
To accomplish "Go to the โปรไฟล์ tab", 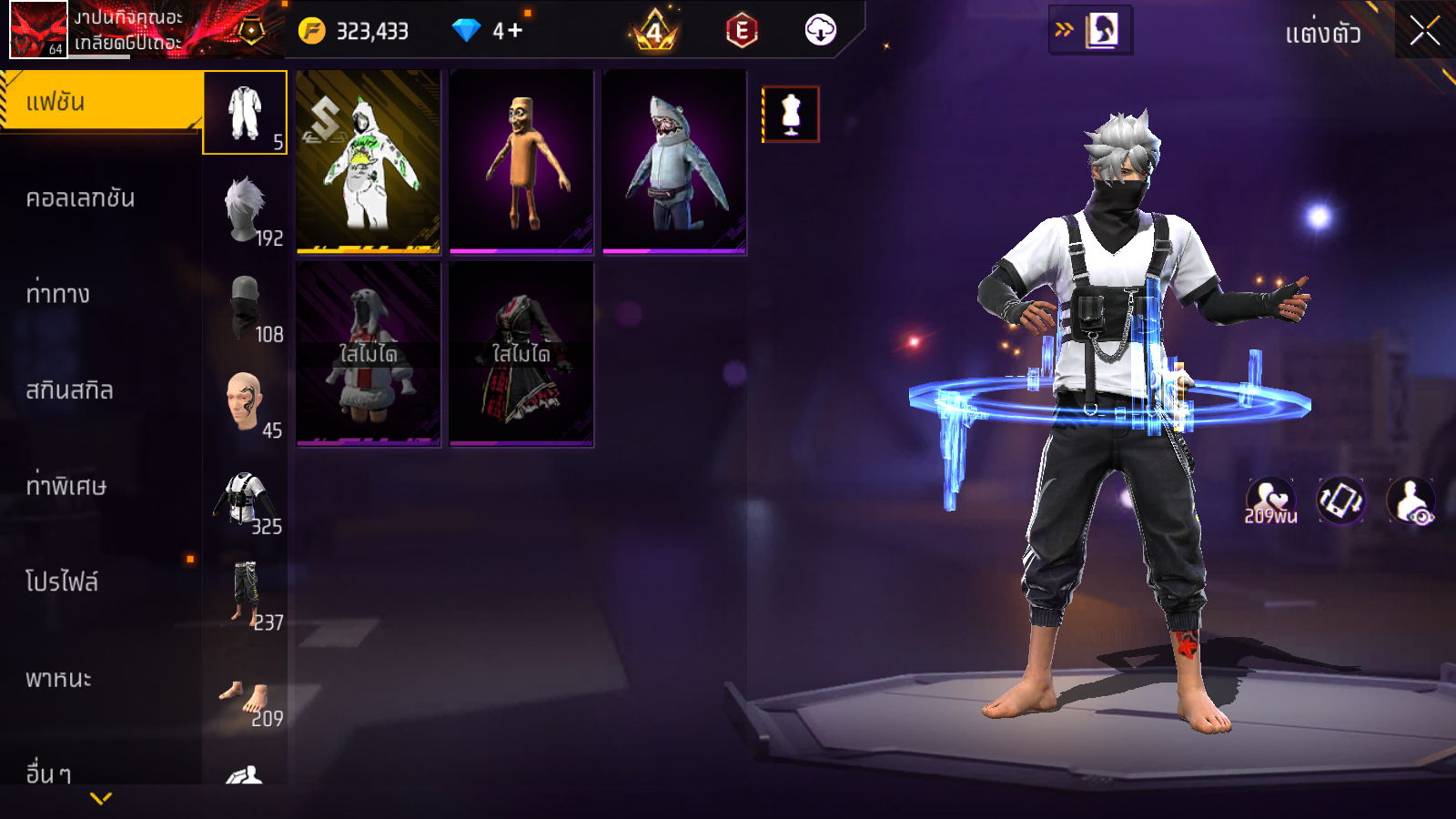I will 62,582.
